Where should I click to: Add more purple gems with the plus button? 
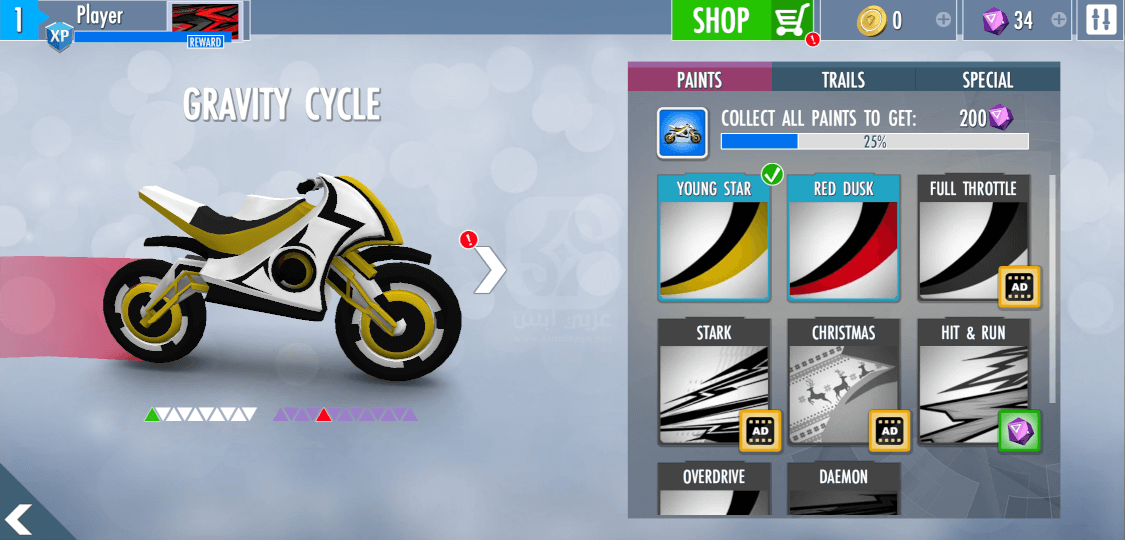tap(1060, 20)
